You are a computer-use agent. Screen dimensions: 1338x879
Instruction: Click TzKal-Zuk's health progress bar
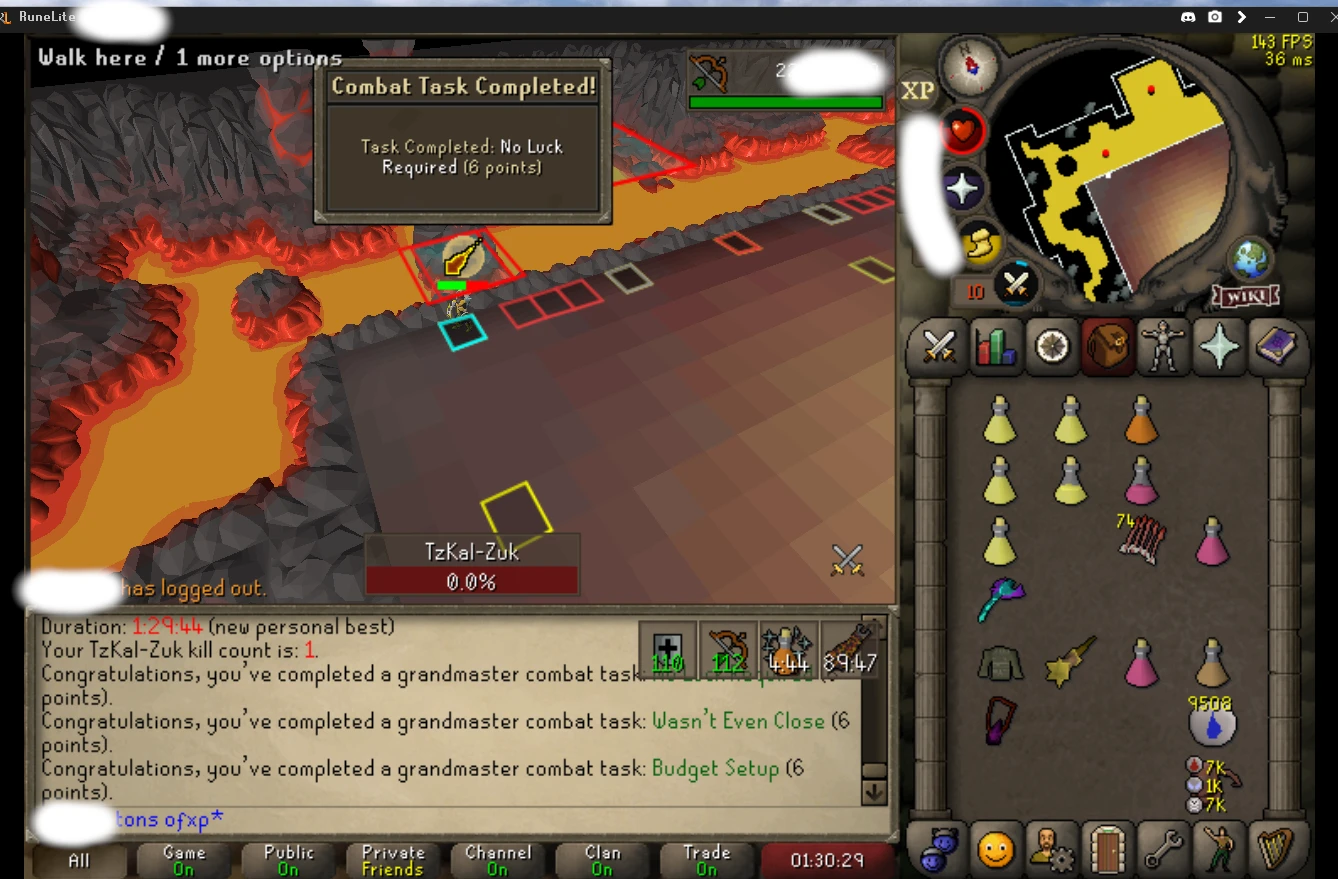click(472, 581)
